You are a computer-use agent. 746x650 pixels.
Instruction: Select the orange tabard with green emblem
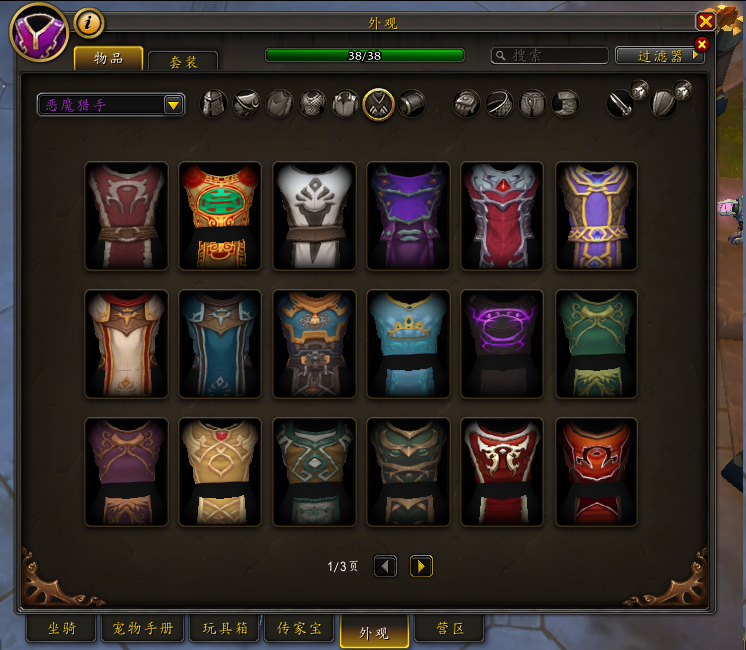220,216
